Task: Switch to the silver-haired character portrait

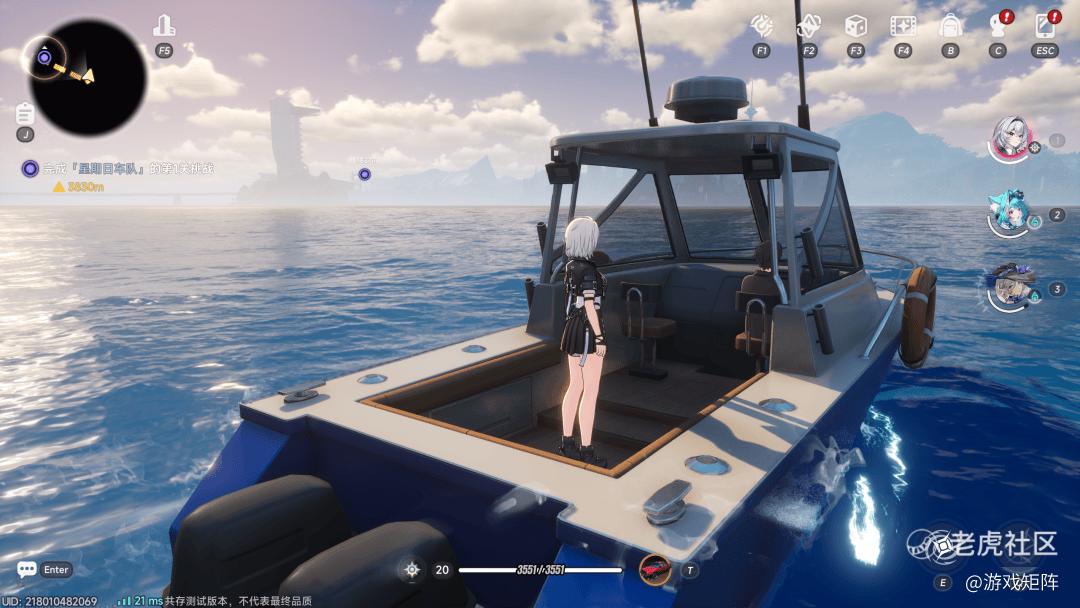Action: (x=1009, y=138)
